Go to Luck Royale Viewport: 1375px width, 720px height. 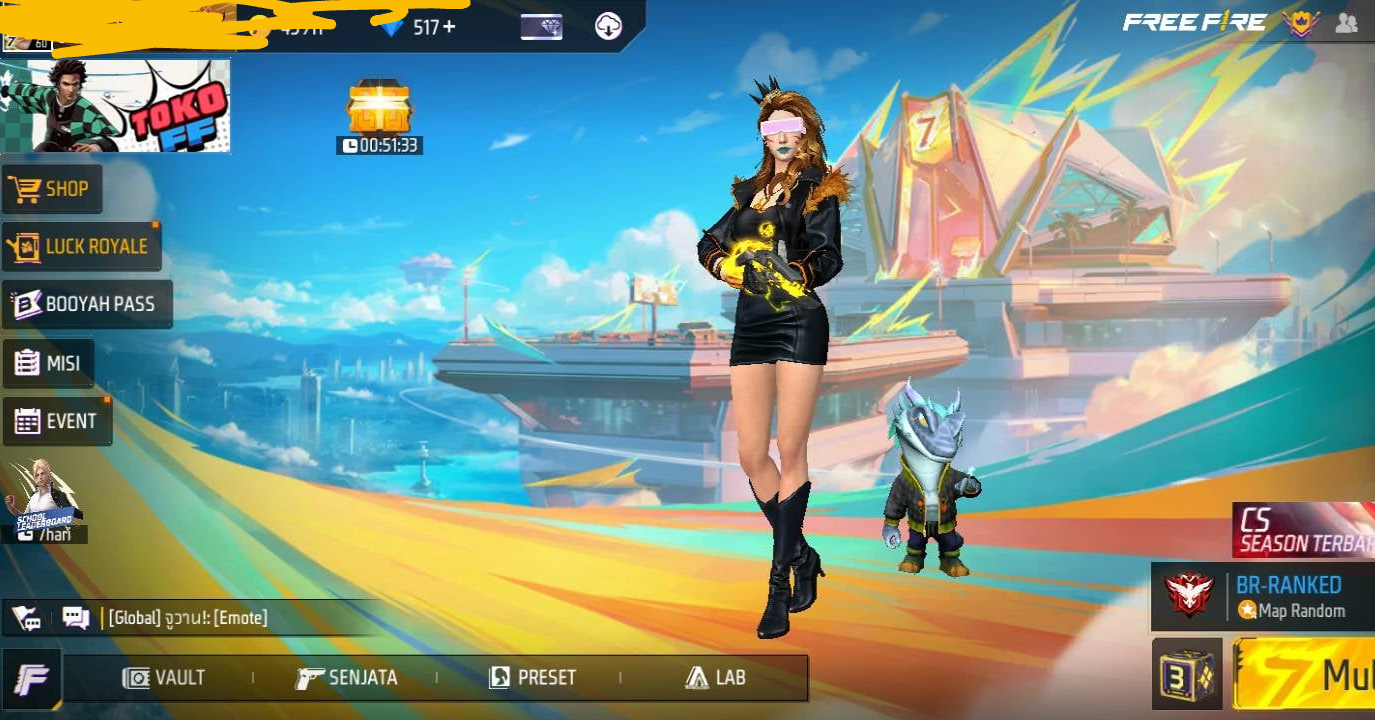(81, 246)
